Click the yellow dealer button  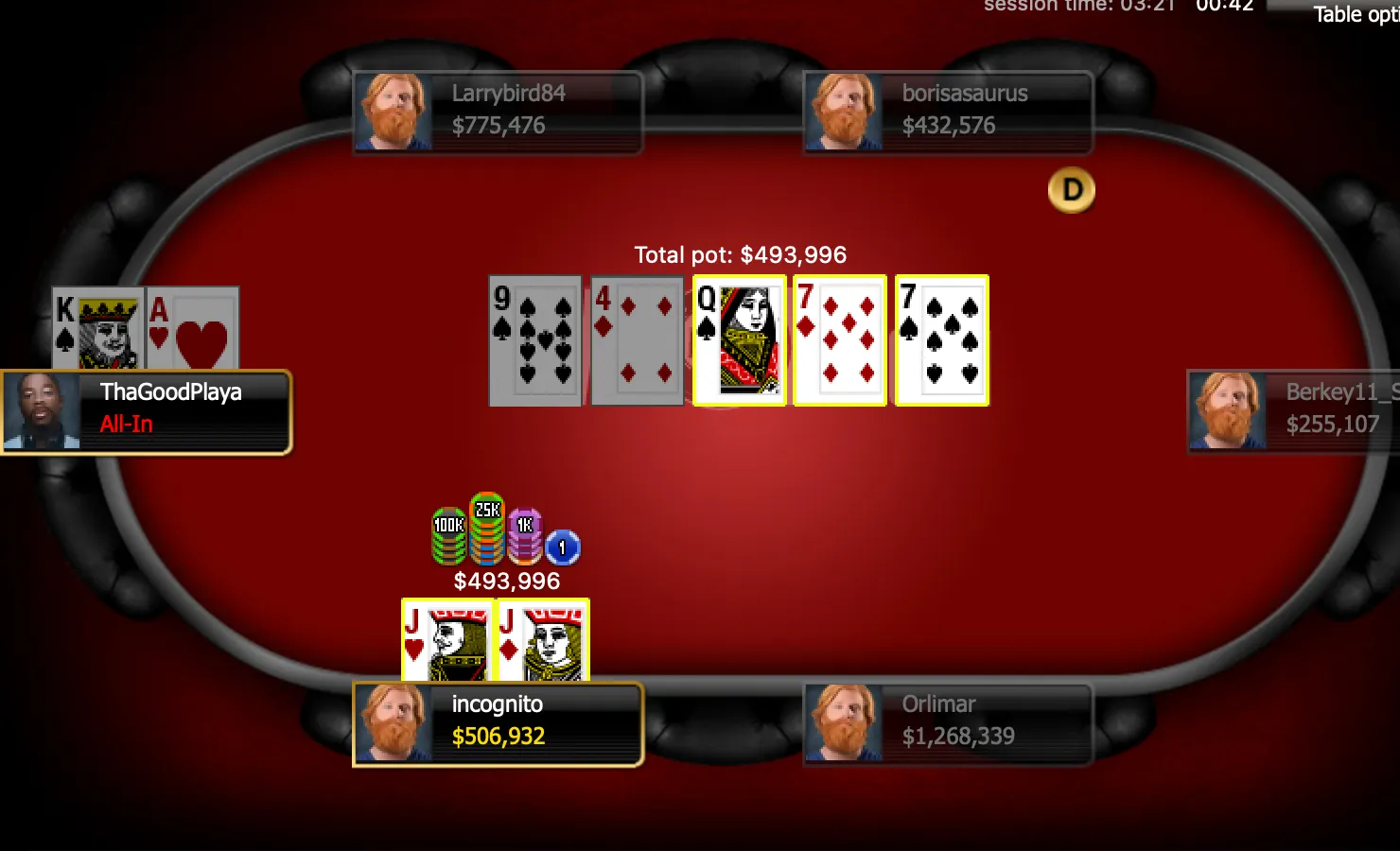pyautogui.click(x=1072, y=191)
